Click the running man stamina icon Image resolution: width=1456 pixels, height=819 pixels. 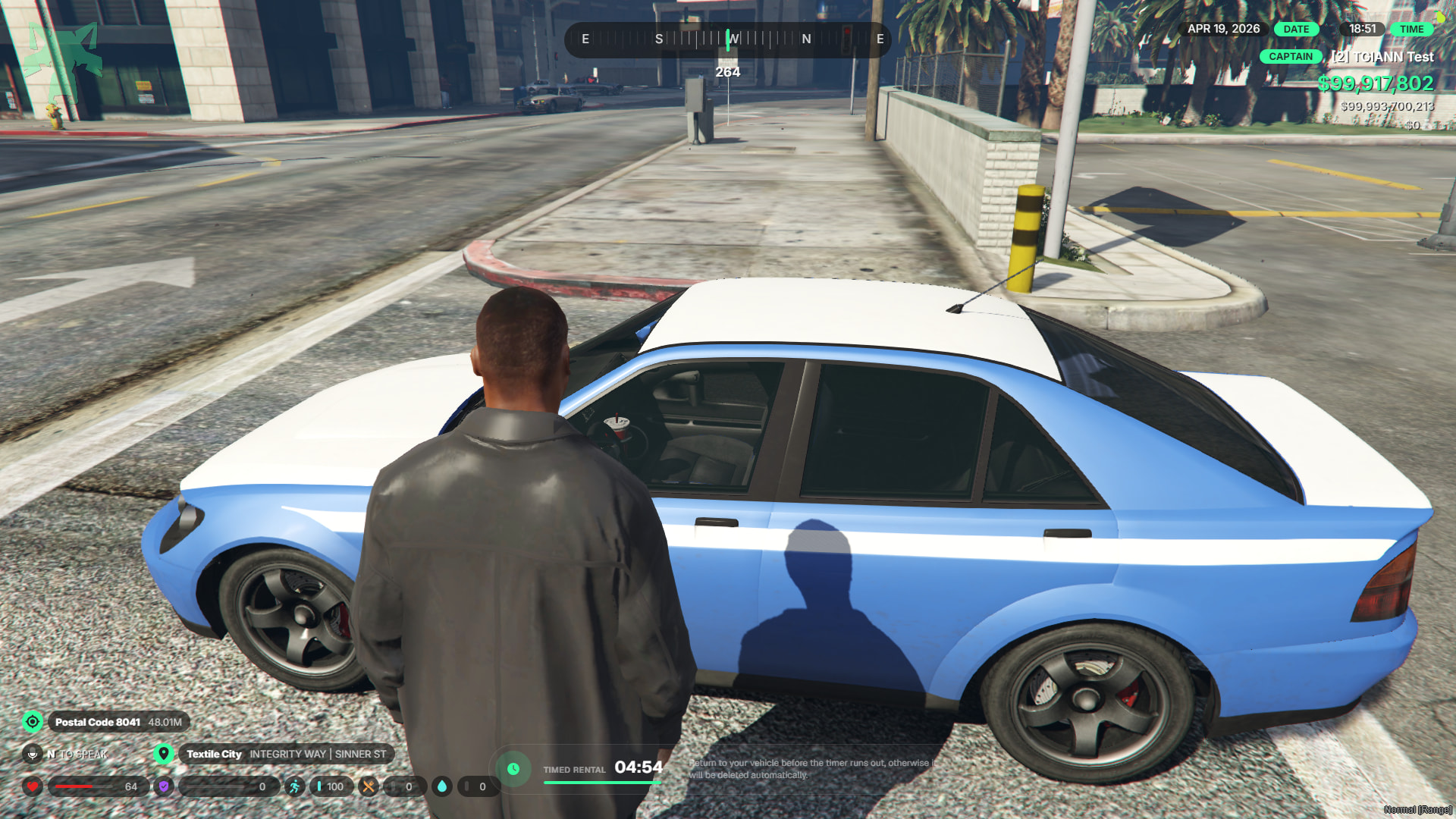pyautogui.click(x=294, y=786)
